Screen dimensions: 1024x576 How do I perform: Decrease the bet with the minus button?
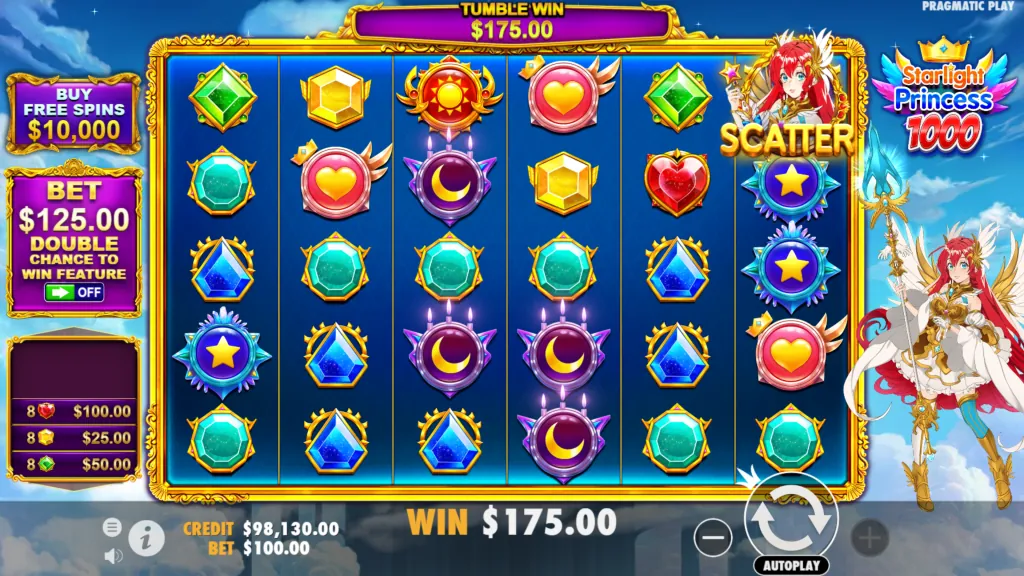[713, 538]
